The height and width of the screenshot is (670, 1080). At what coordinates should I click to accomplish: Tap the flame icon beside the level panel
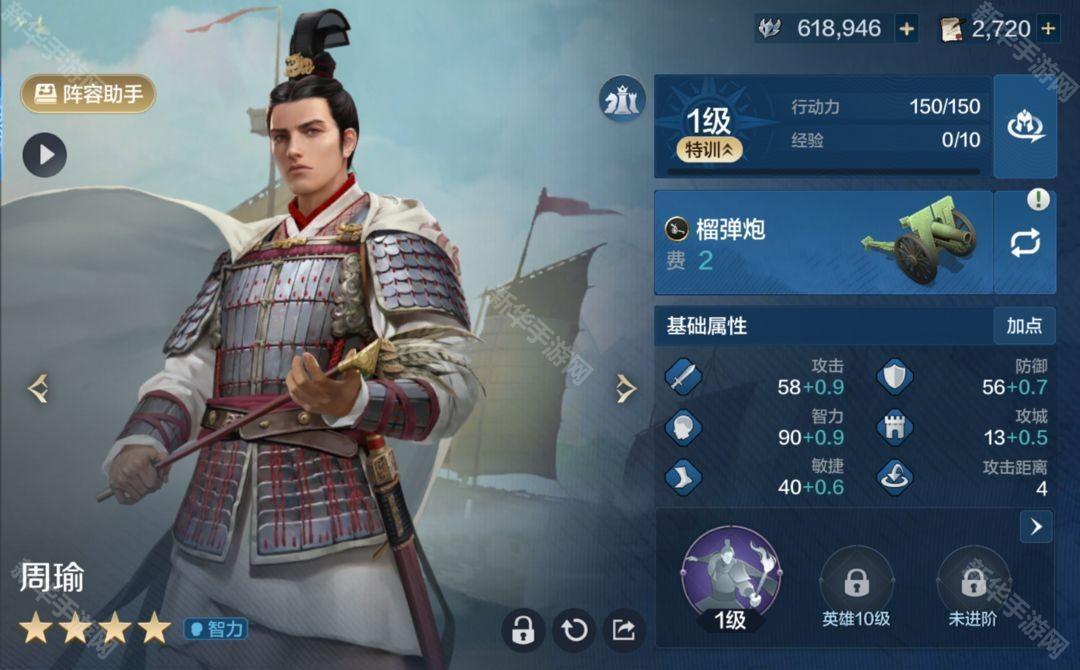pyautogui.click(x=1025, y=126)
